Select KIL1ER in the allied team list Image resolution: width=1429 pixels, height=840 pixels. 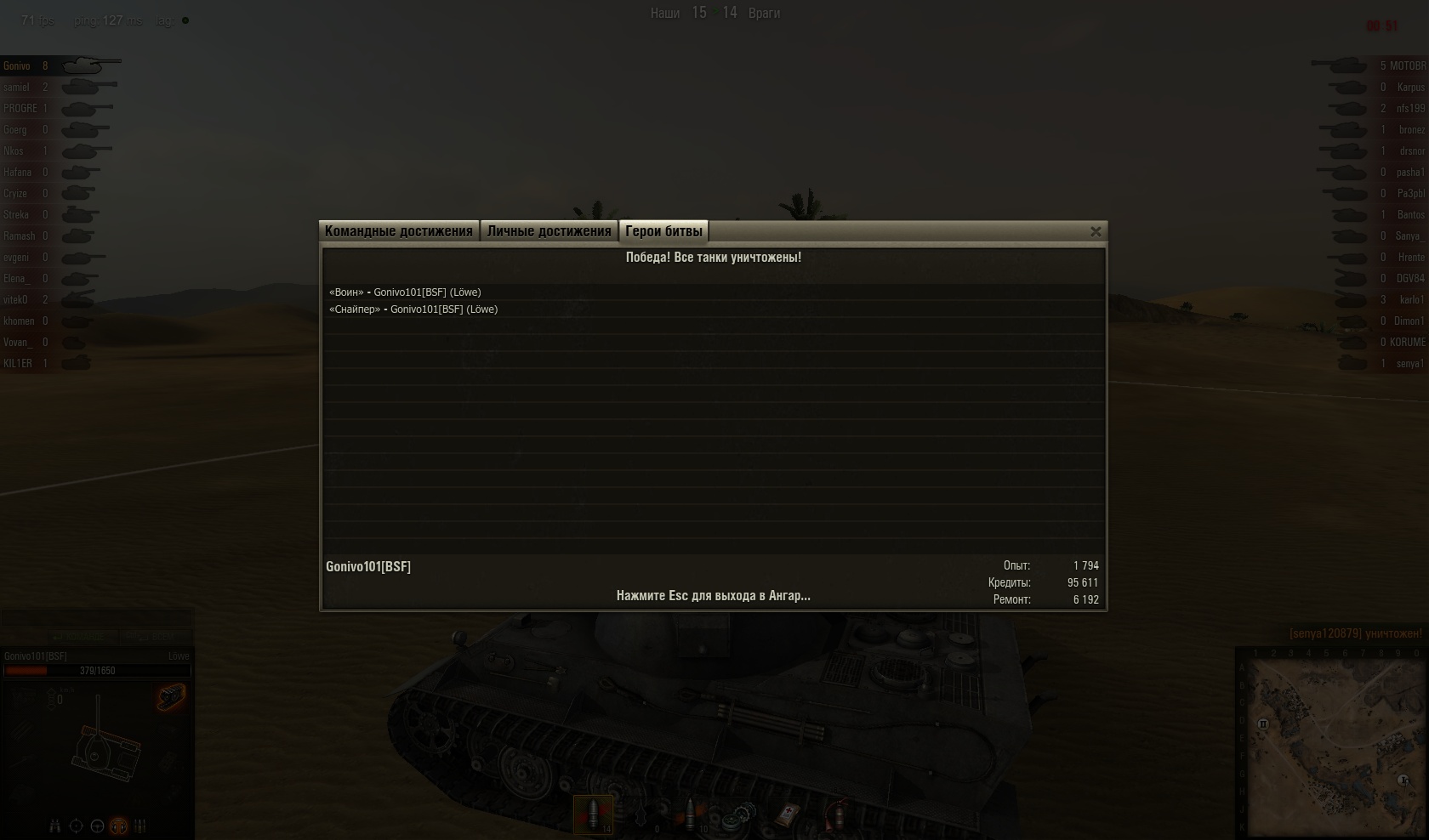pos(18,364)
